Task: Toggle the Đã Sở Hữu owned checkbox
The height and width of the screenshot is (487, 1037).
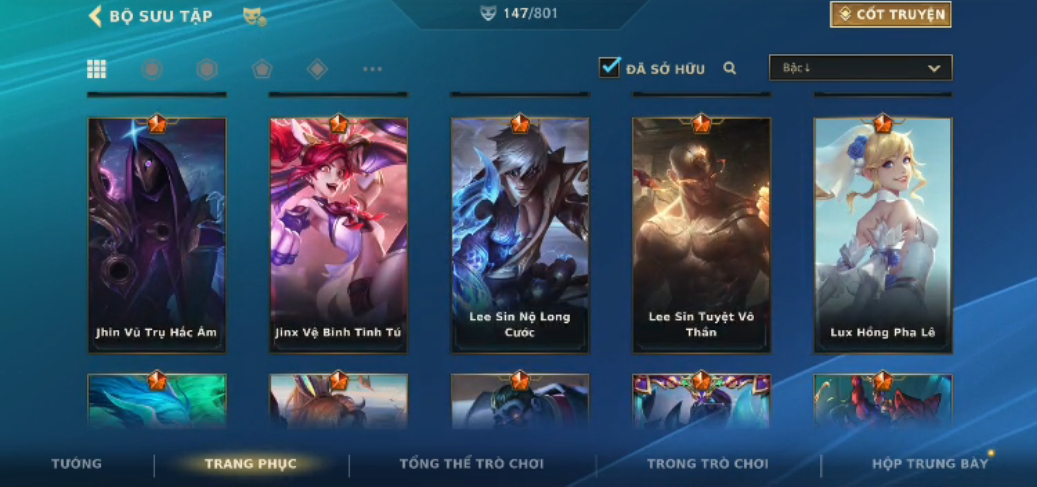Action: pos(609,68)
